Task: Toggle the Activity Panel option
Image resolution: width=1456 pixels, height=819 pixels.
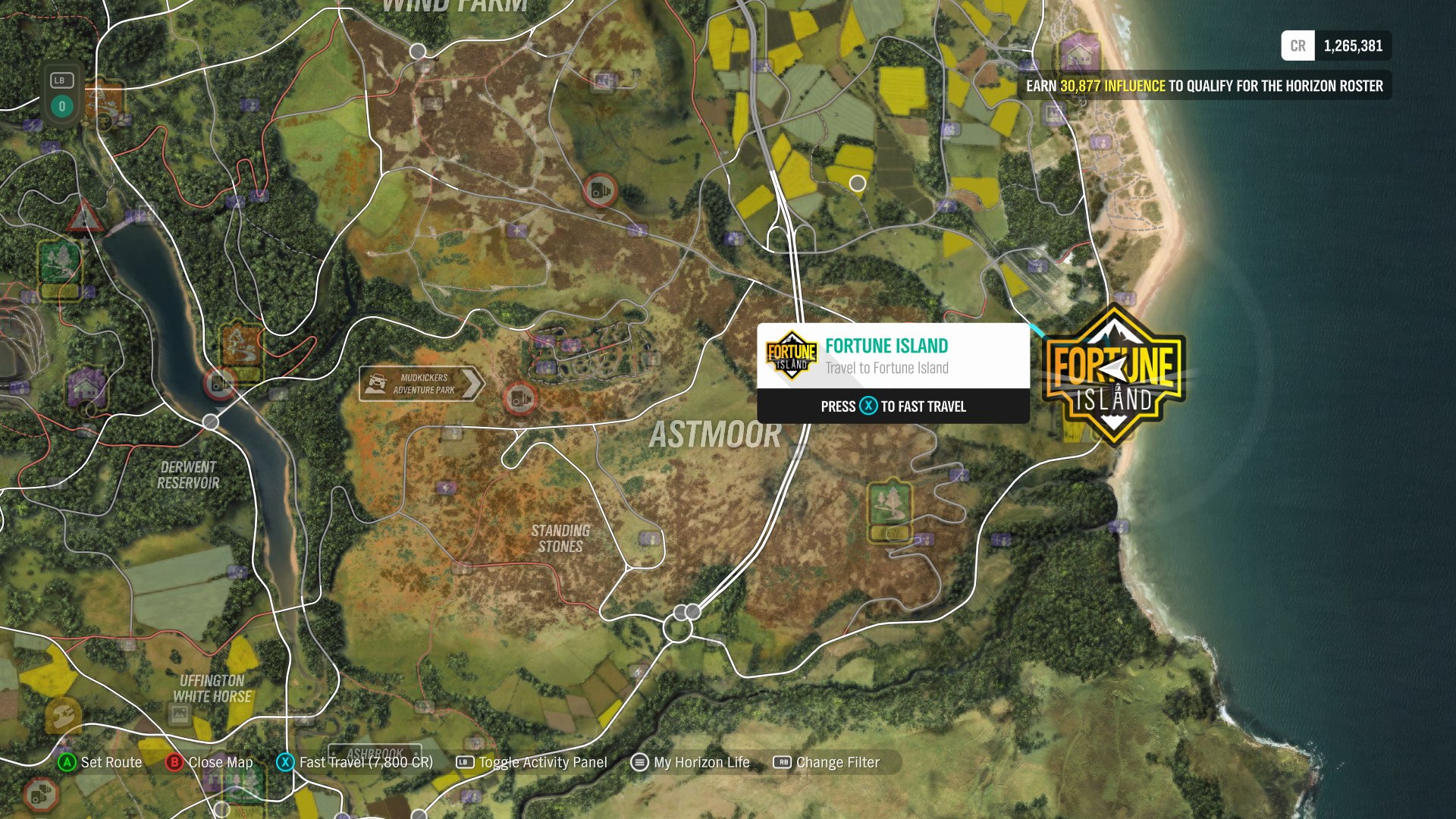Action: coord(532,762)
